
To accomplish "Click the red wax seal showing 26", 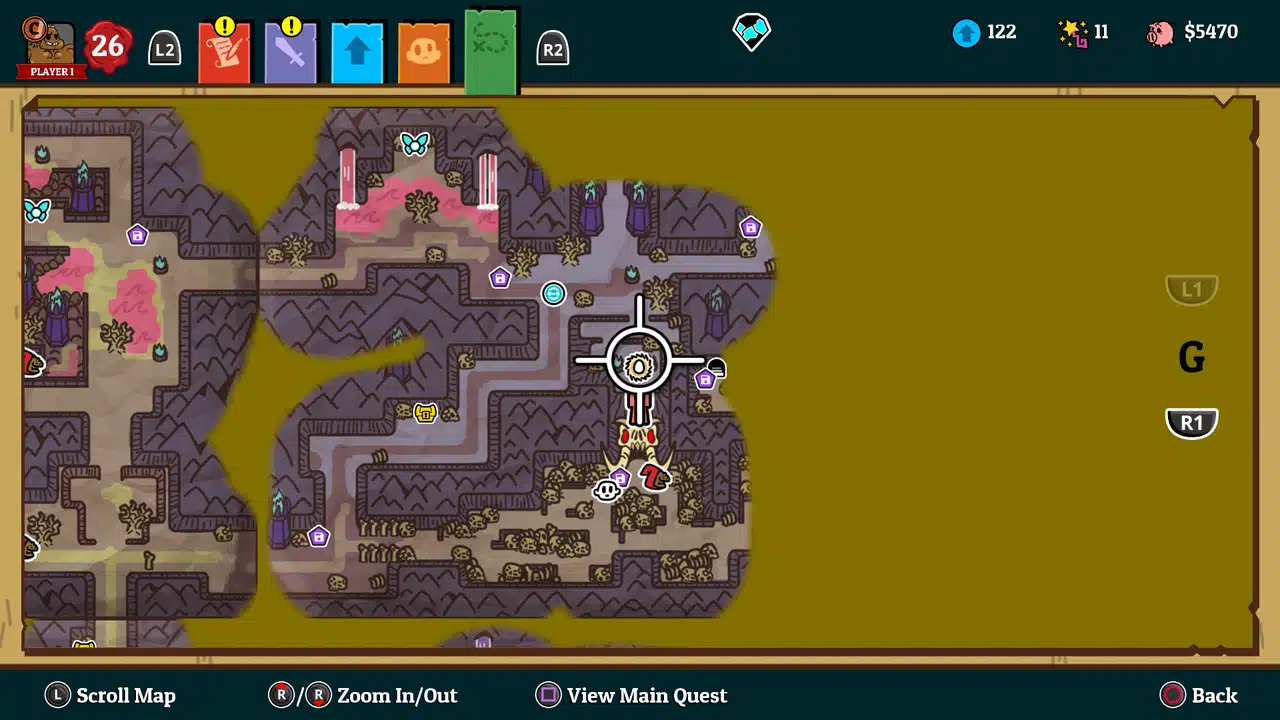I will pyautogui.click(x=105, y=45).
